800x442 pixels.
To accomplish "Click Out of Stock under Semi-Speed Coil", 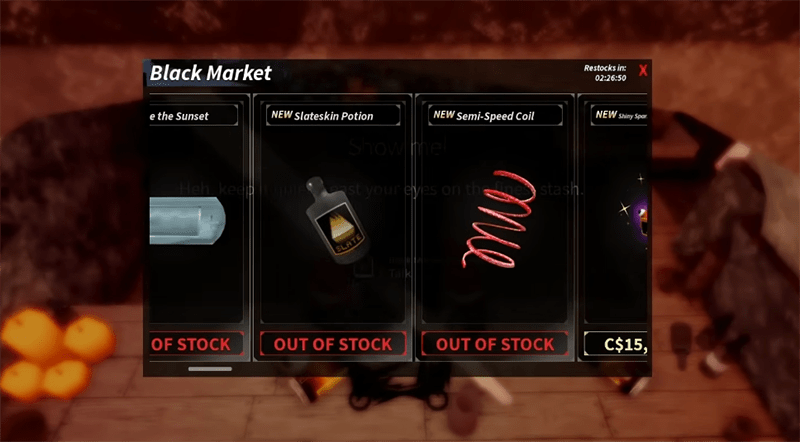I will tap(494, 344).
